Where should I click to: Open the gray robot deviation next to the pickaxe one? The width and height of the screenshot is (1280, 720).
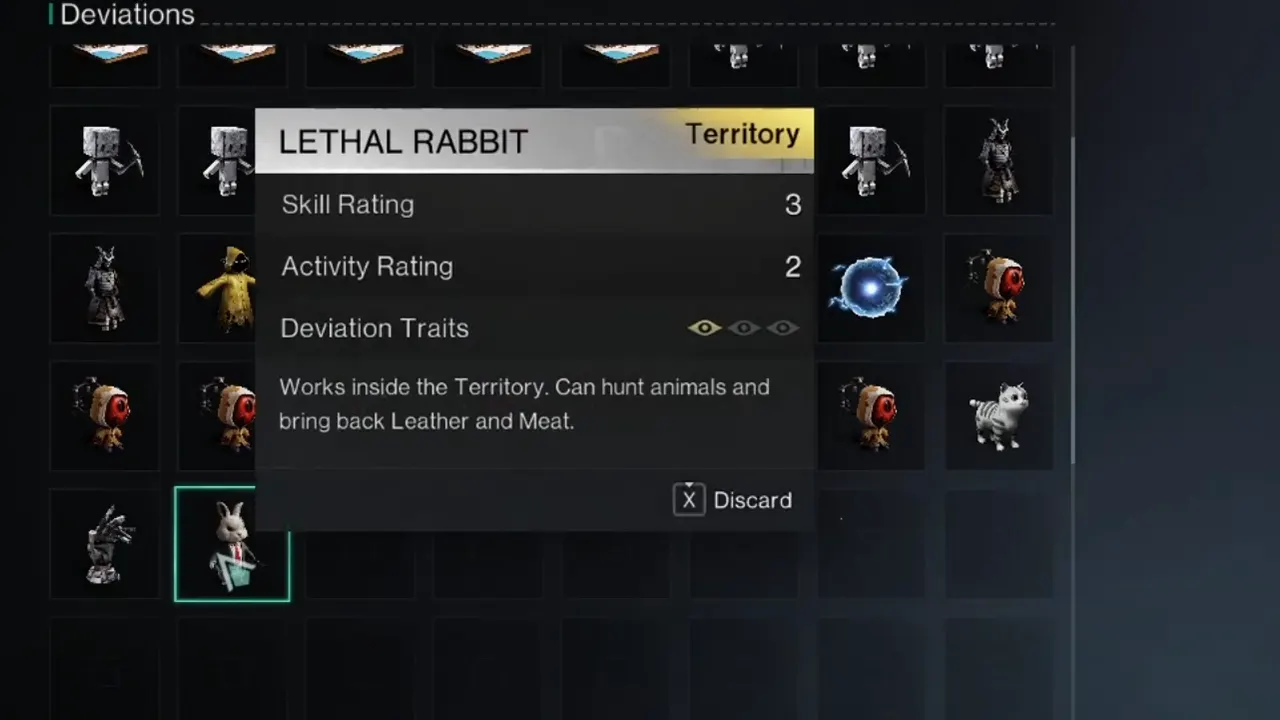tap(232, 160)
